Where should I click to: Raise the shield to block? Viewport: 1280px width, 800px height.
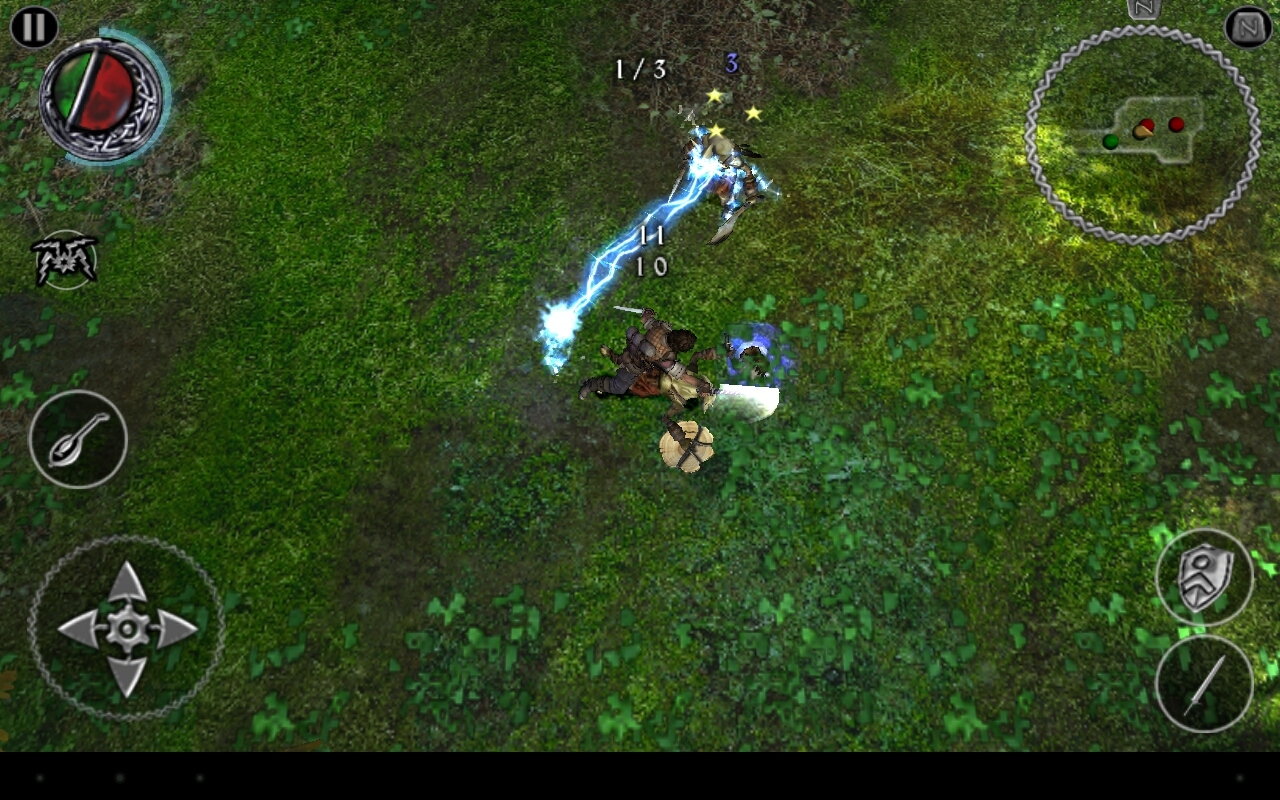click(x=1205, y=578)
